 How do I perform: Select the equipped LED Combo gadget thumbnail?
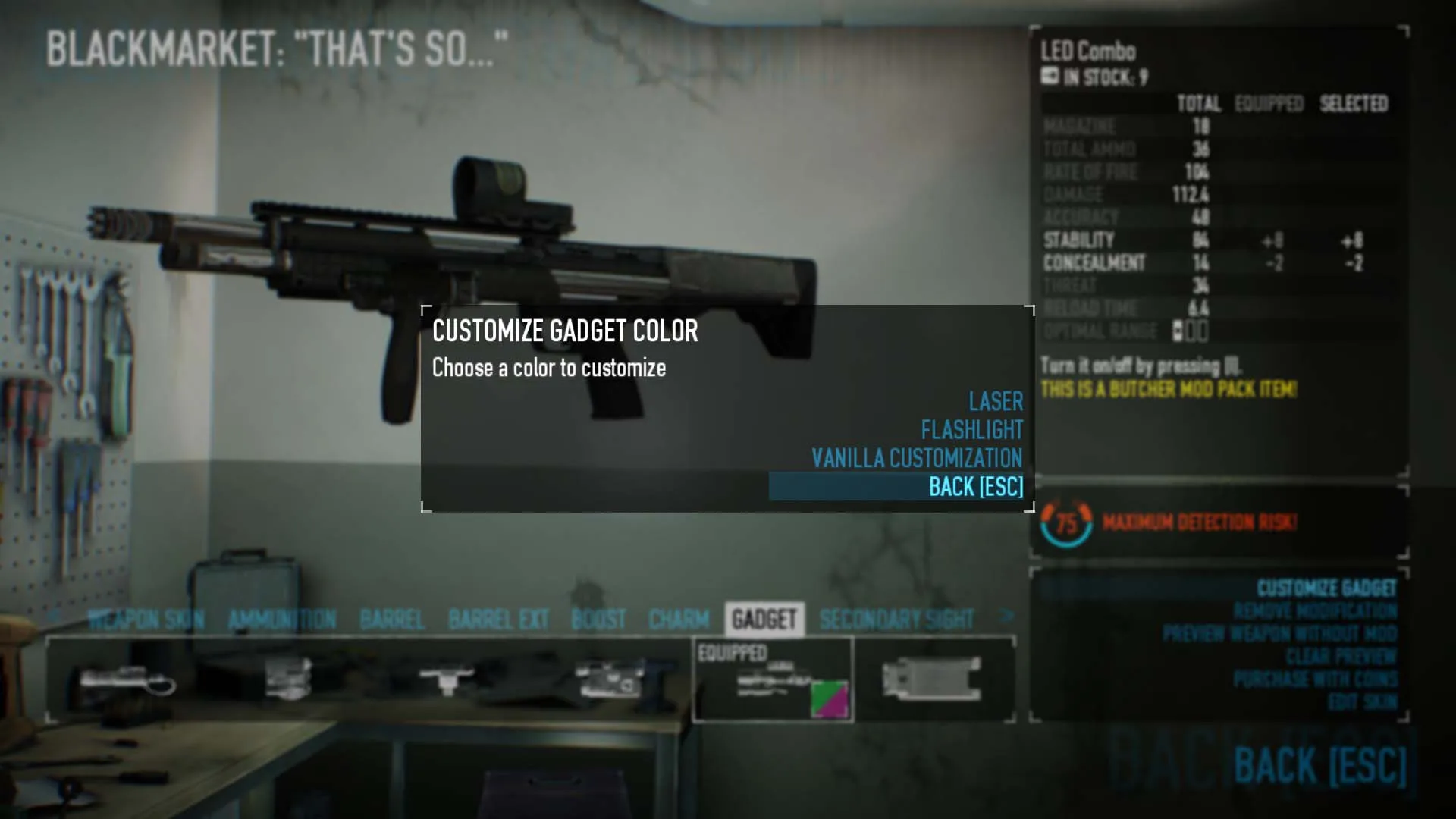(x=773, y=681)
